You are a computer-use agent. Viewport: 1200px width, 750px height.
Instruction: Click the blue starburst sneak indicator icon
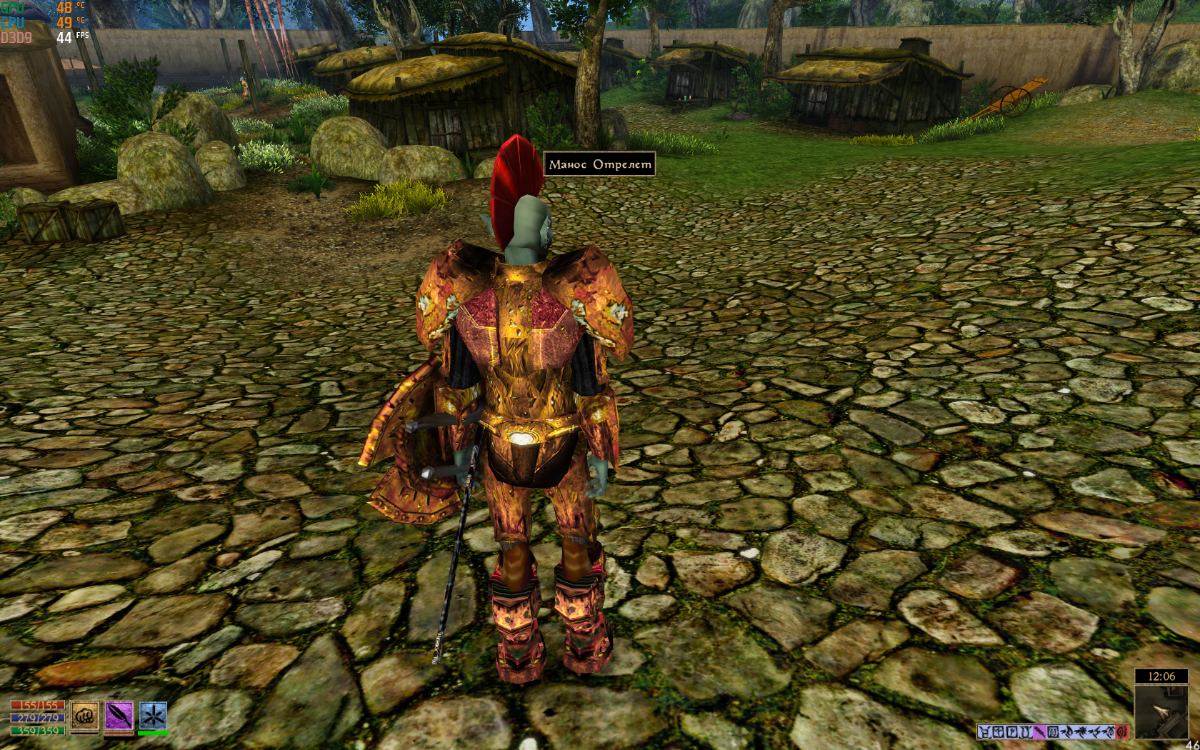pos(153,716)
